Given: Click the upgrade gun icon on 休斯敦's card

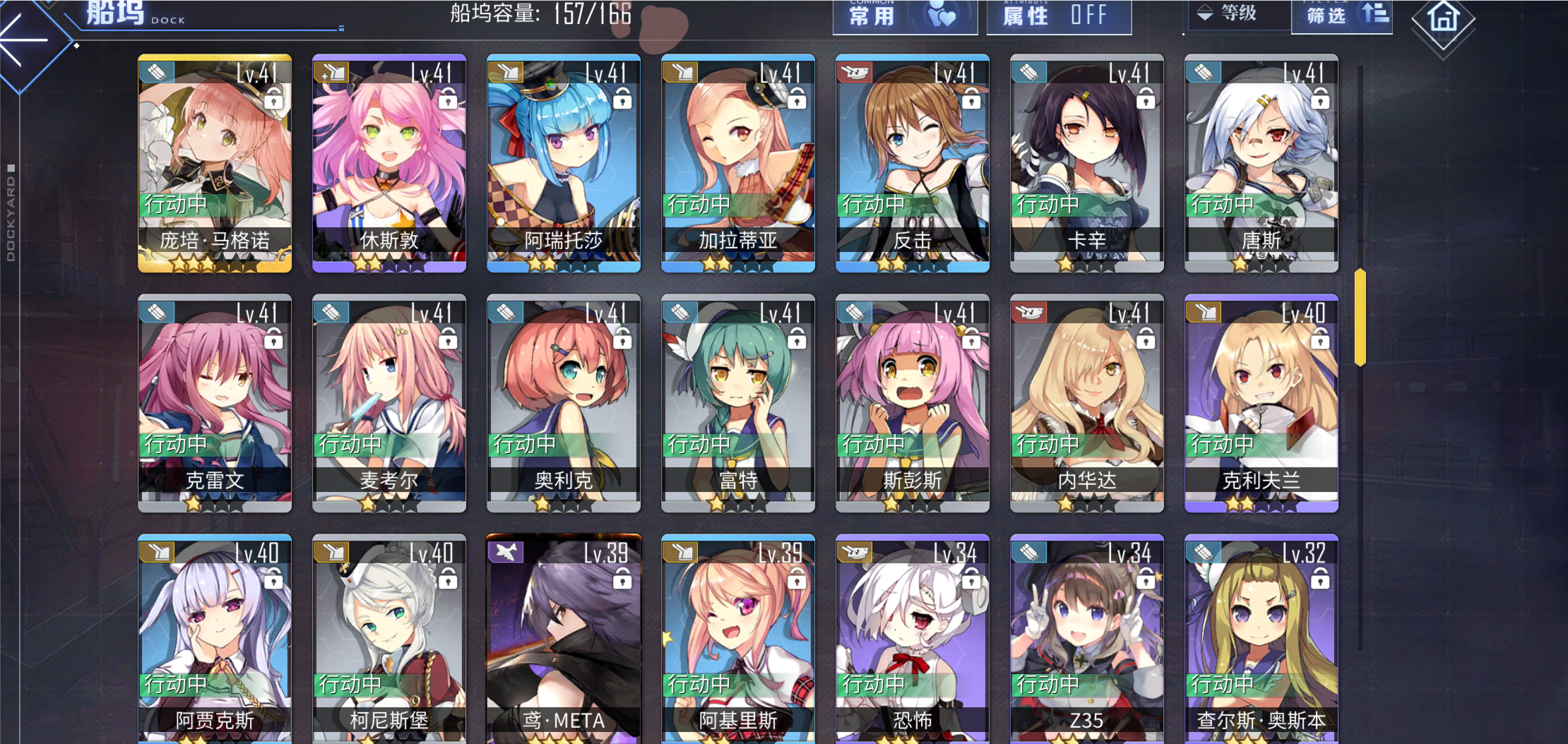Looking at the screenshot, I should point(331,72).
